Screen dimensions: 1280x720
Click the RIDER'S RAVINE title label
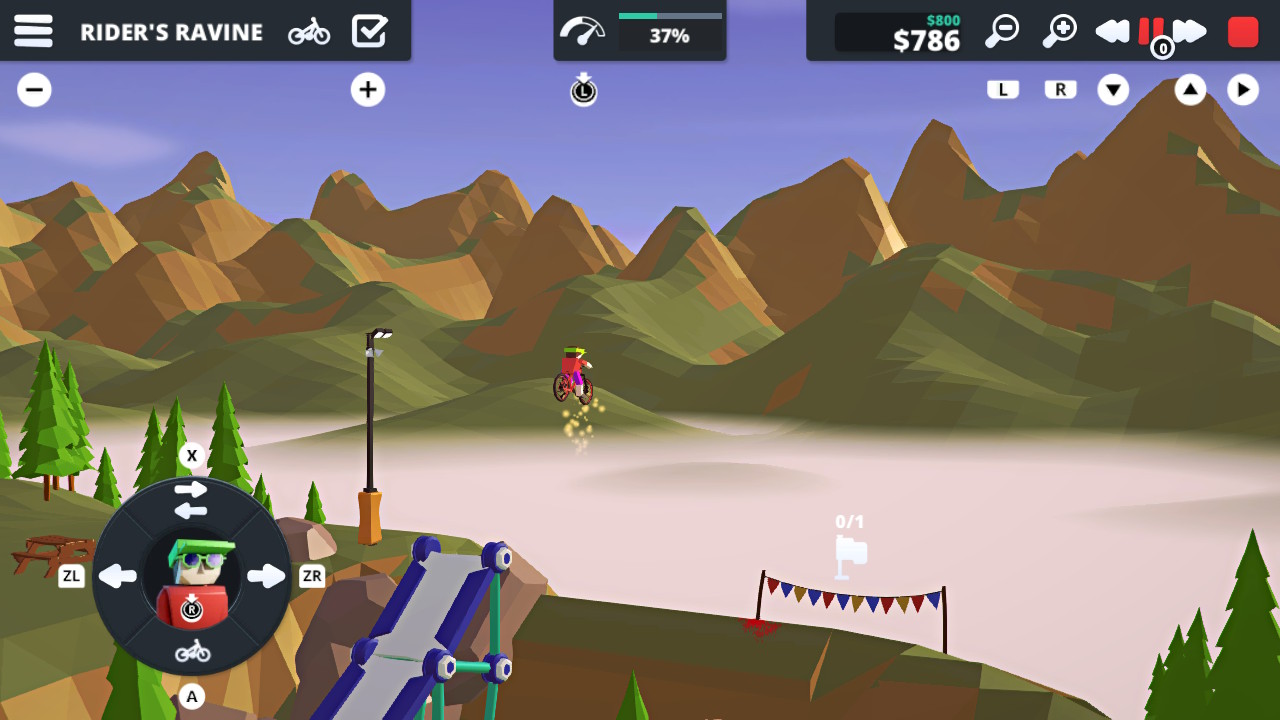(170, 31)
